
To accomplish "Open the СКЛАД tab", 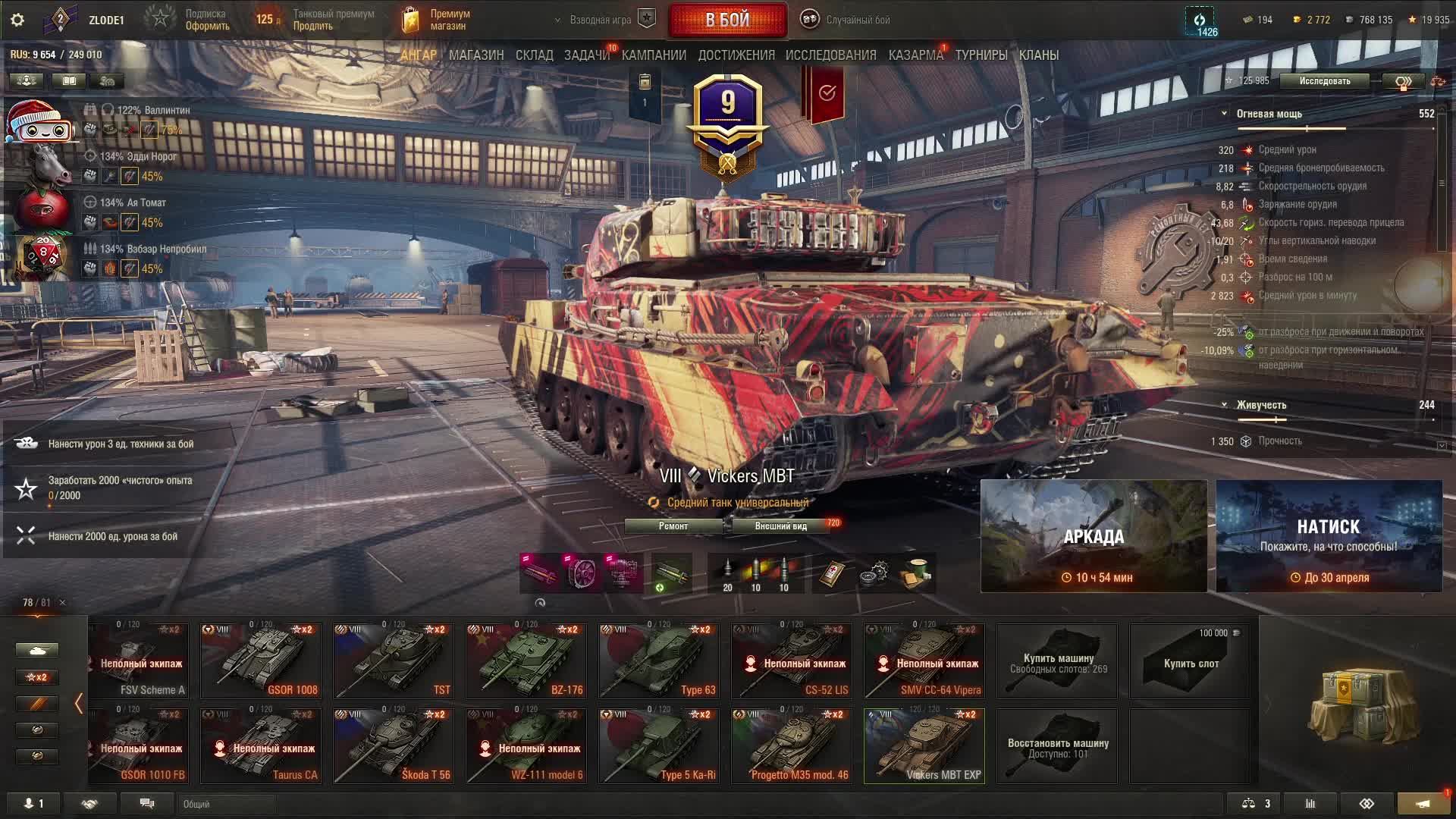I will [534, 55].
